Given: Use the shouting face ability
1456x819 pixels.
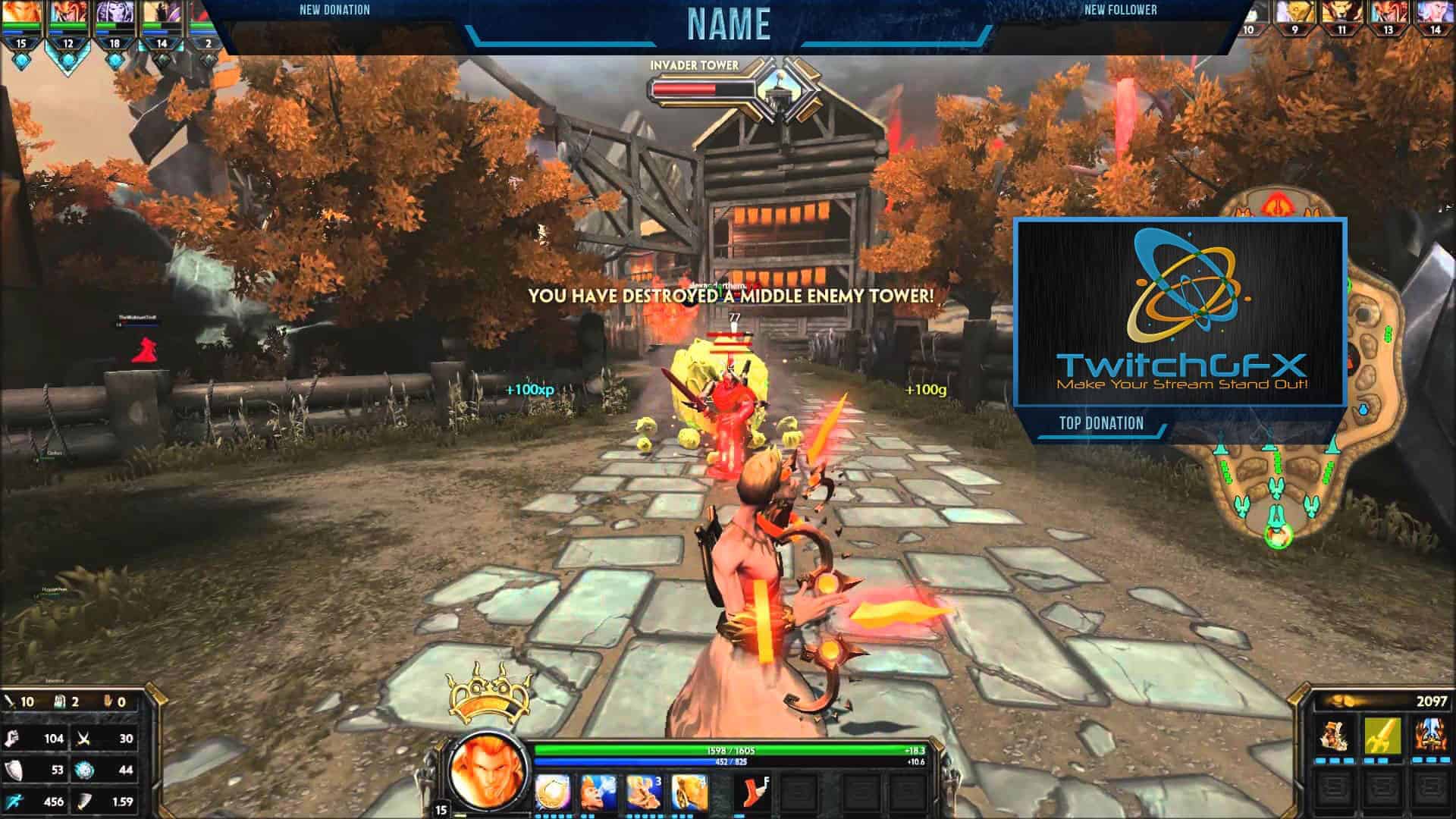Looking at the screenshot, I should (598, 792).
